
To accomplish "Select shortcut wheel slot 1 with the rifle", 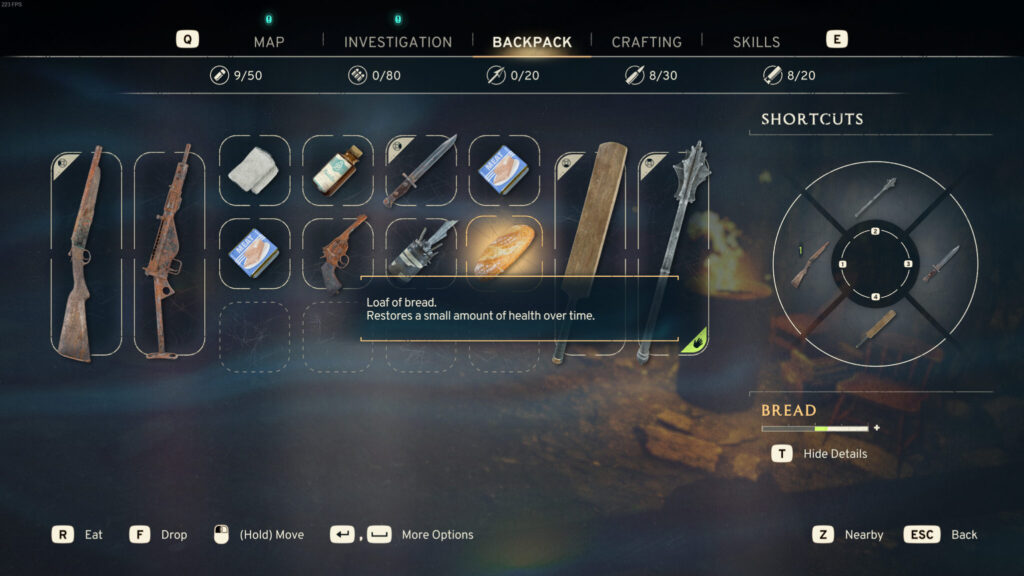I will (812, 264).
